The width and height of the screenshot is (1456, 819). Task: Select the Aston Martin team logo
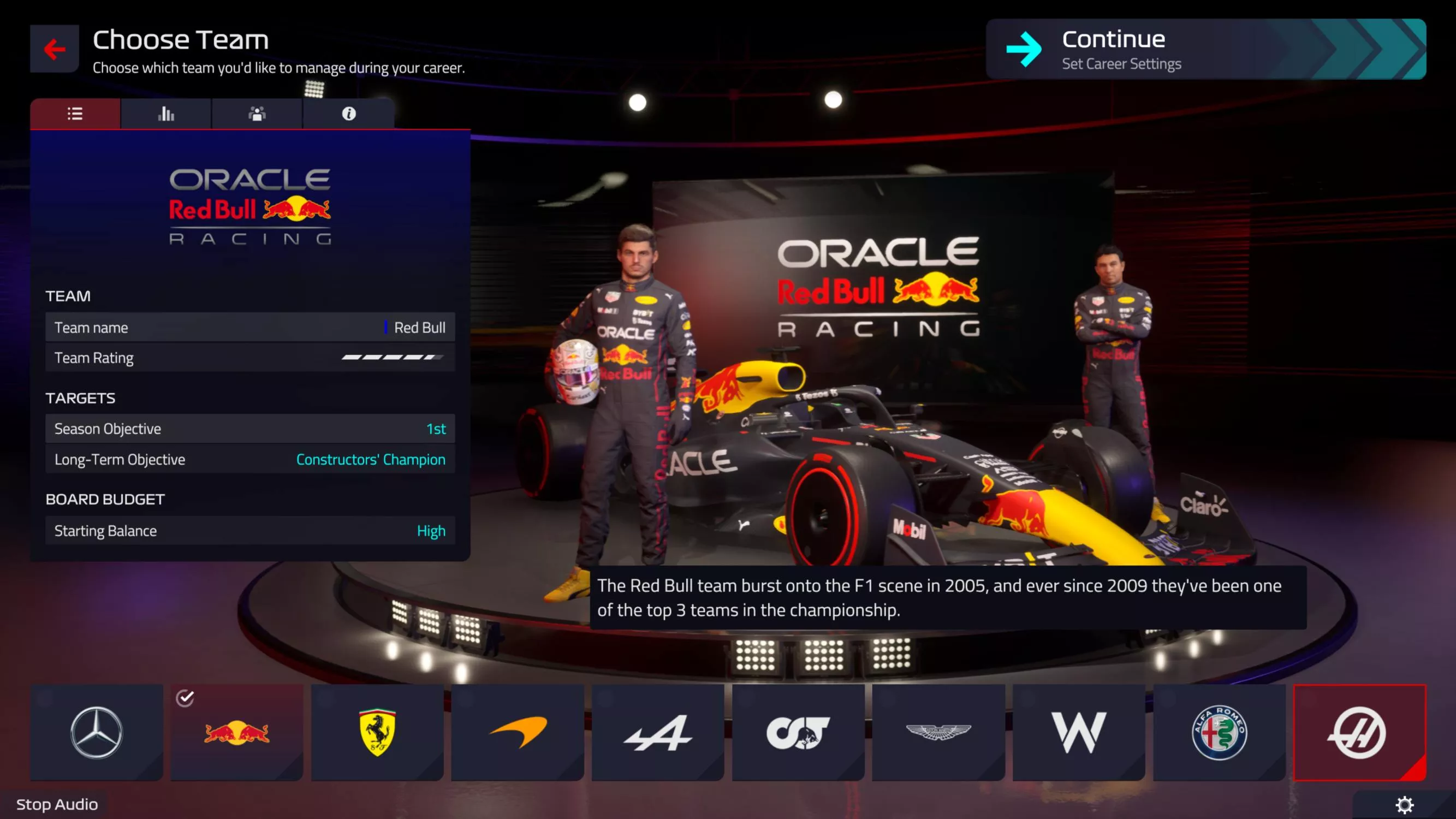coord(938,732)
